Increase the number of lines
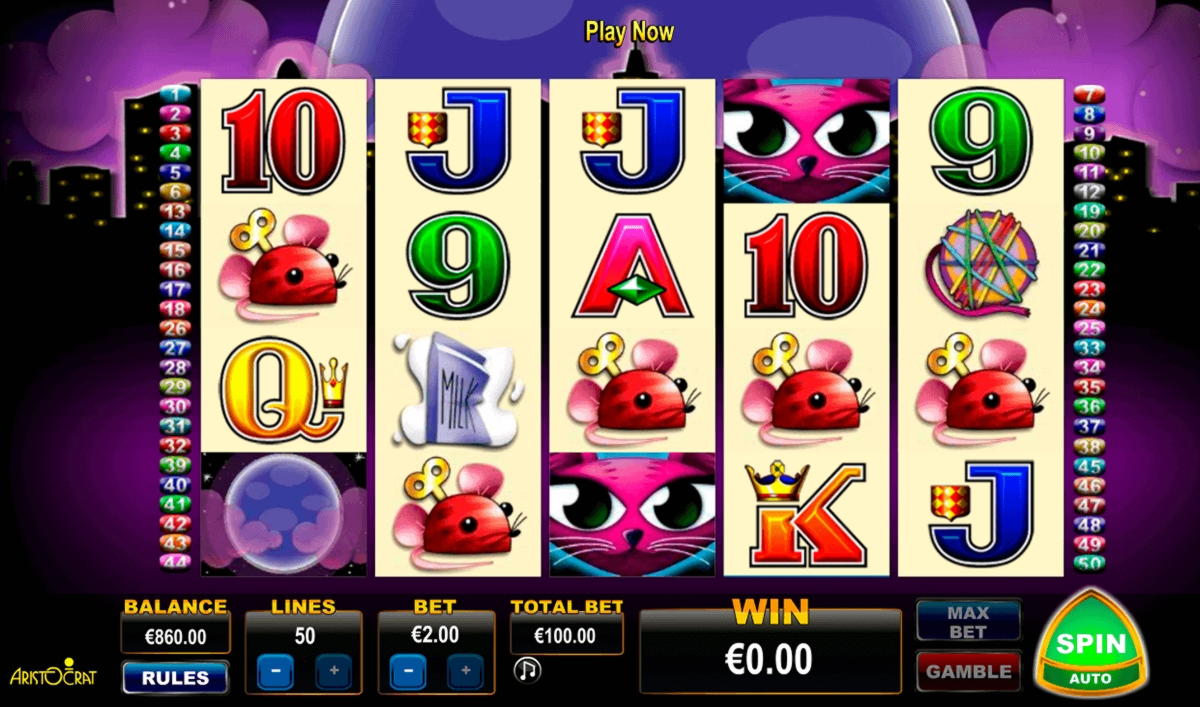The height and width of the screenshot is (707, 1200). (333, 671)
